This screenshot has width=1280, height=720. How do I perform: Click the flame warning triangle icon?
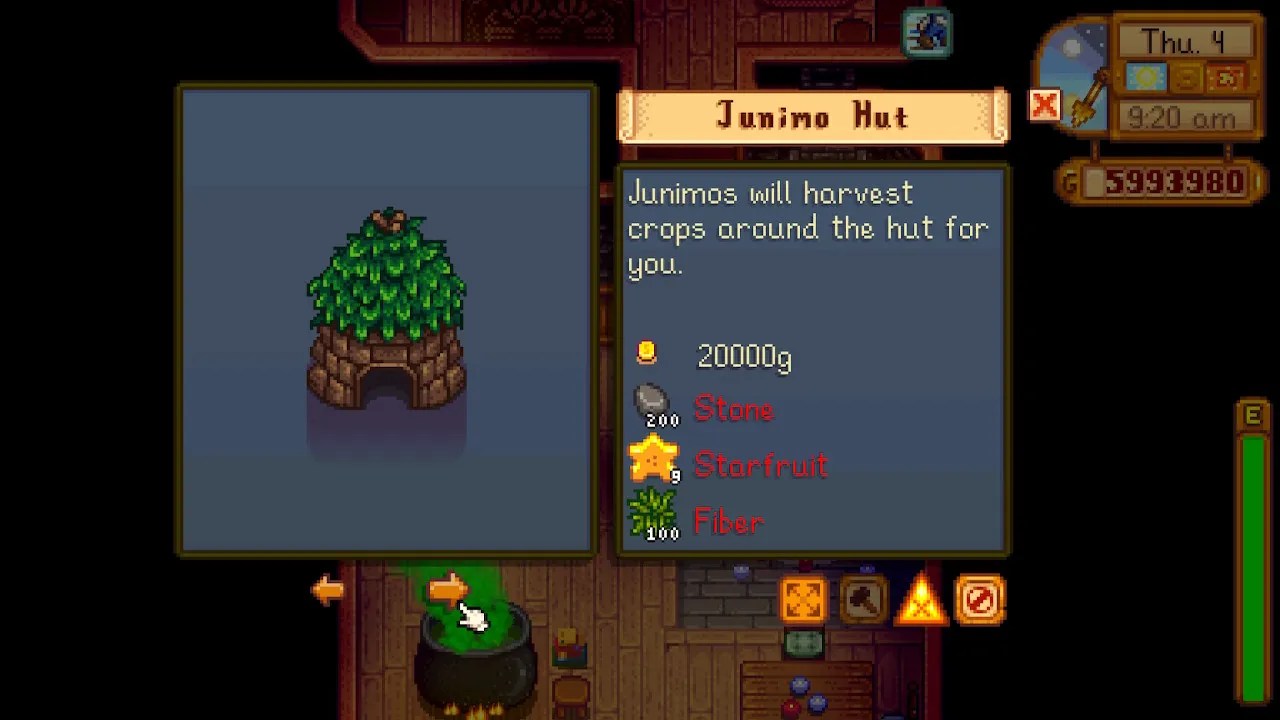tap(921, 600)
